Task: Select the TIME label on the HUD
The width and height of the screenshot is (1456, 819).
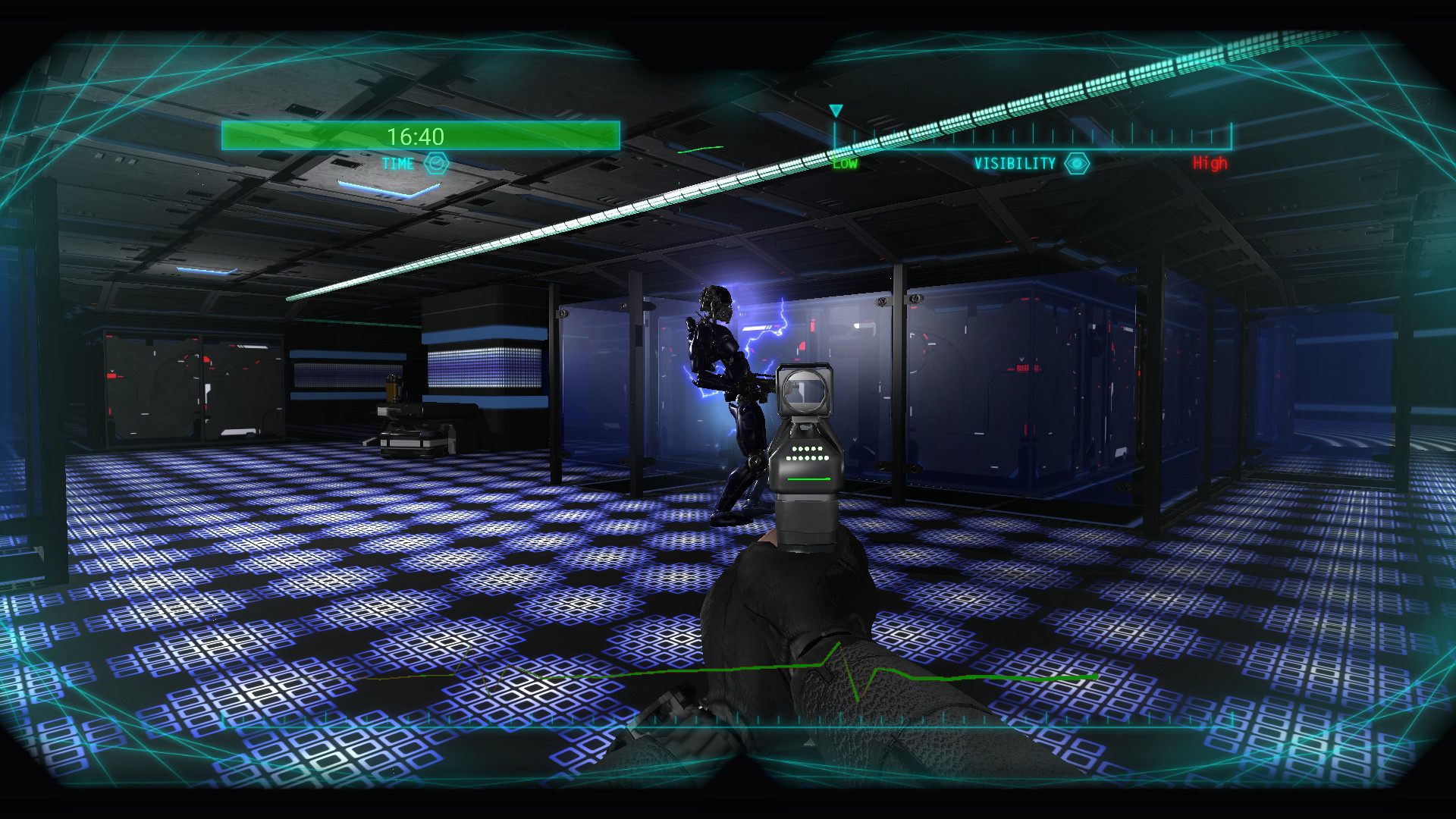Action: [397, 163]
